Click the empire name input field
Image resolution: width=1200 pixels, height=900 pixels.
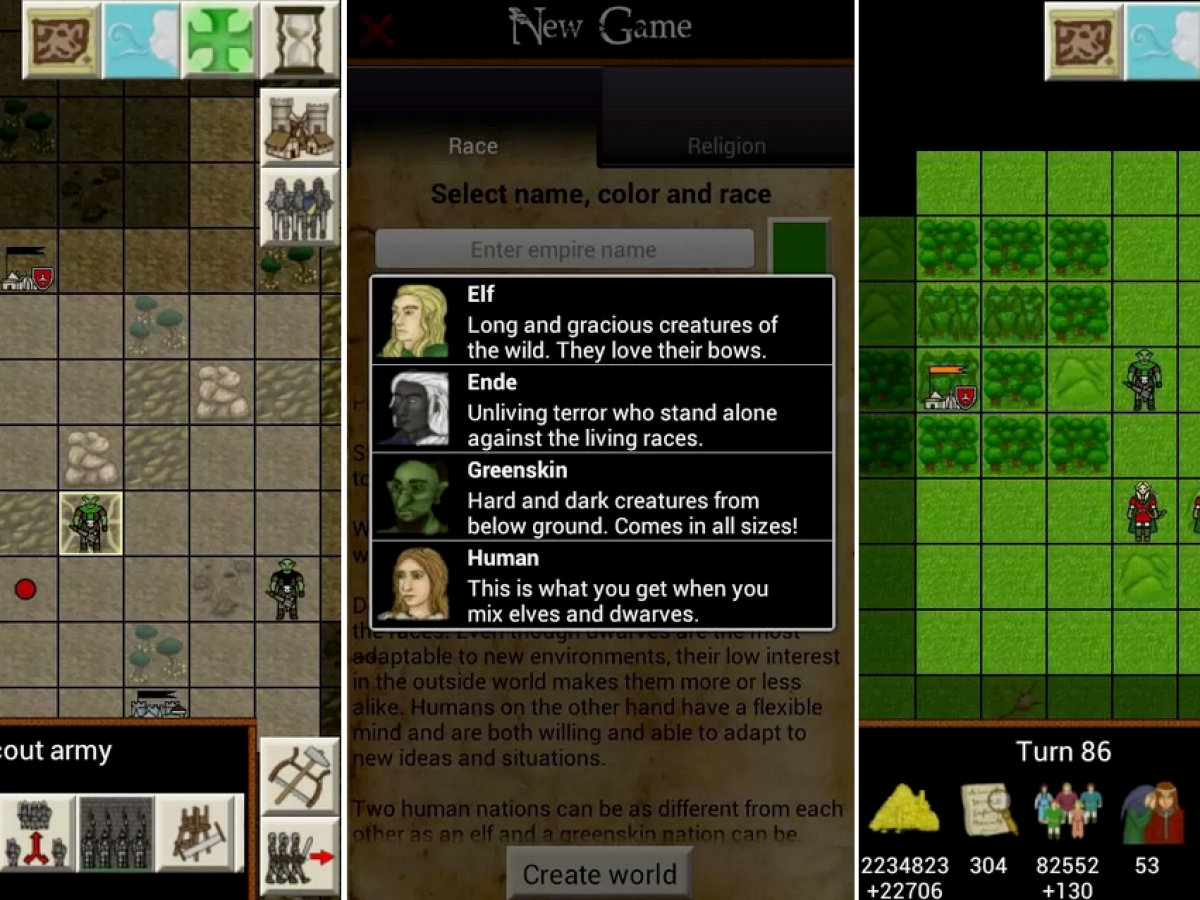pos(564,249)
